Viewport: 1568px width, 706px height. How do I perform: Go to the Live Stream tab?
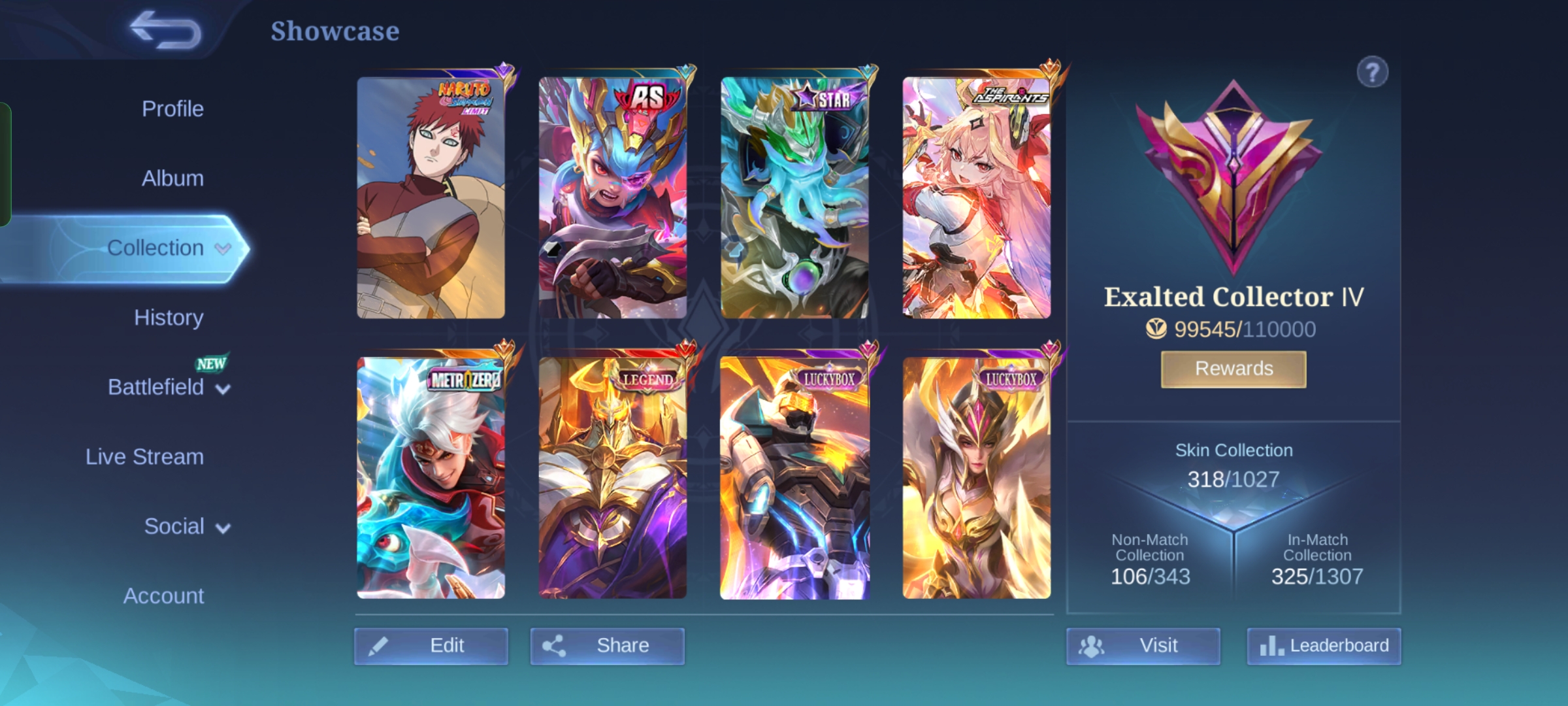[x=144, y=456]
